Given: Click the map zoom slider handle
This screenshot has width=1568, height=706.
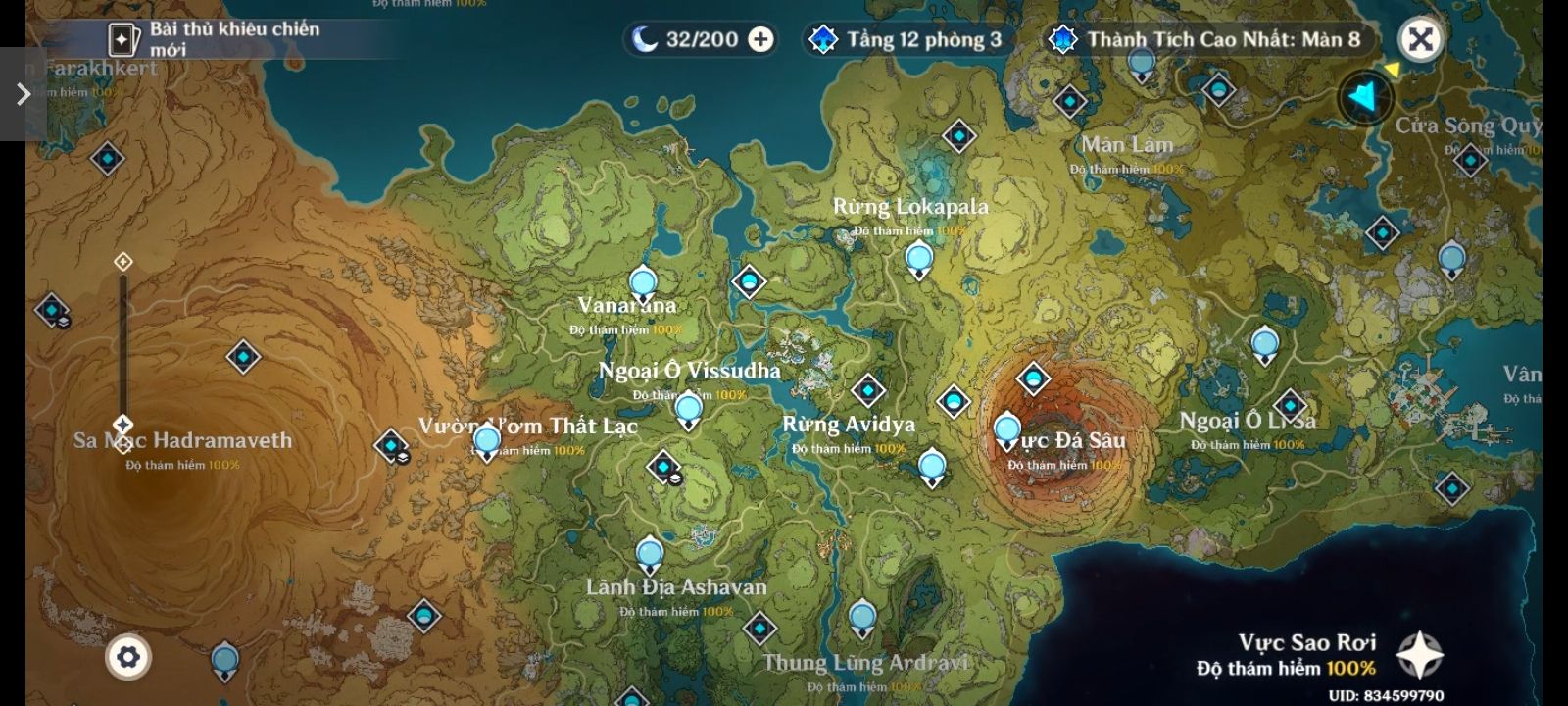Looking at the screenshot, I should pos(122,425).
